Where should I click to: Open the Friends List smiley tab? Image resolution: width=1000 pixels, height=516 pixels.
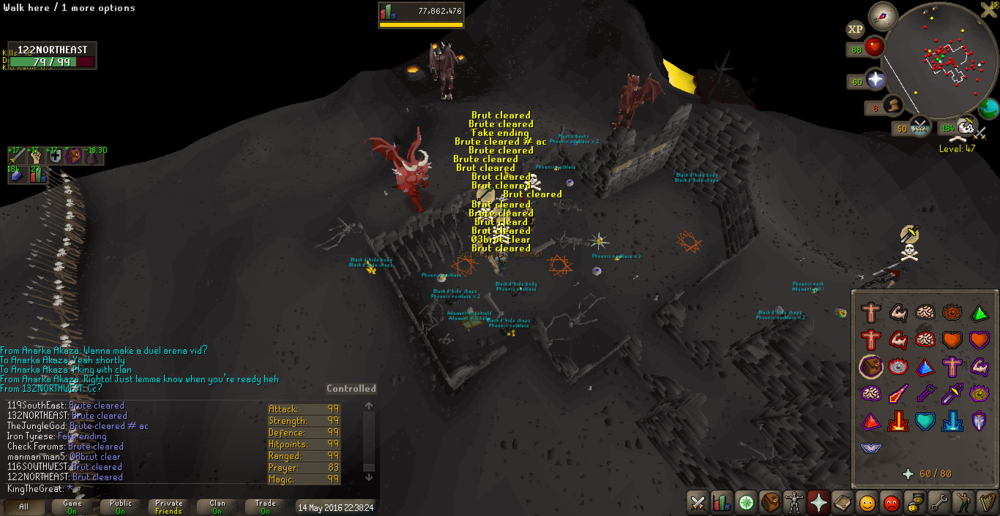866,502
